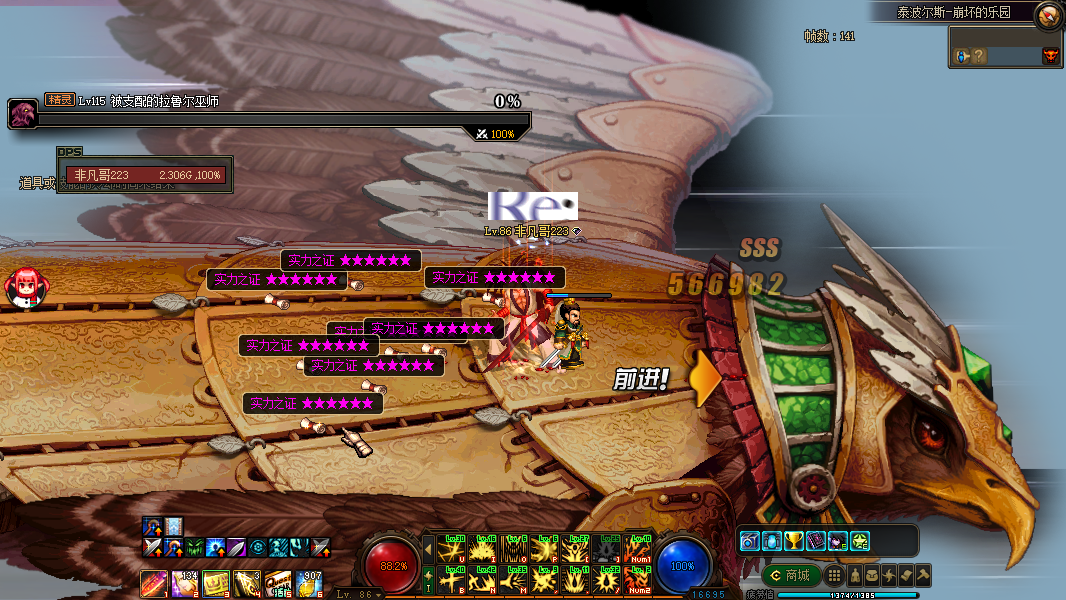Select the red boss-head room on the minimap

(1050, 56)
